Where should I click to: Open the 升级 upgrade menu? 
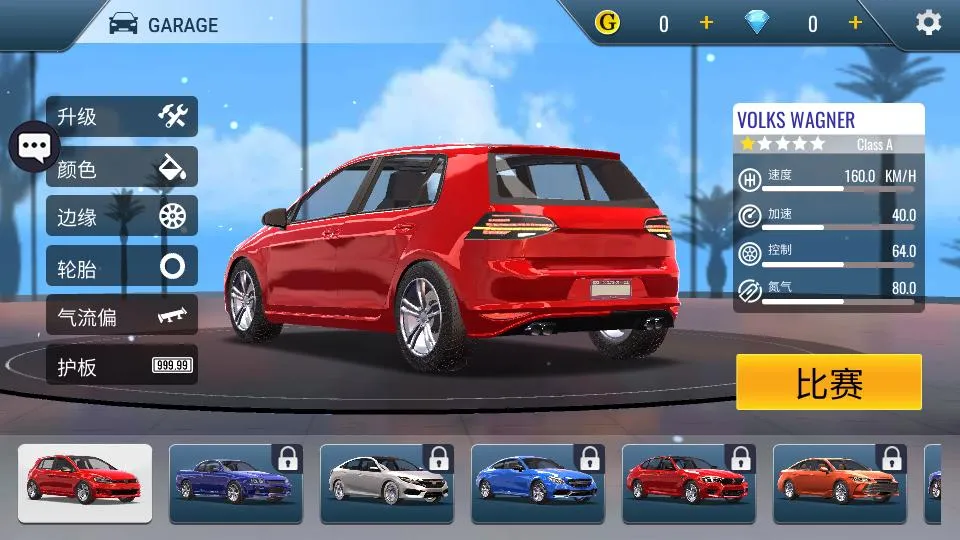click(121, 117)
